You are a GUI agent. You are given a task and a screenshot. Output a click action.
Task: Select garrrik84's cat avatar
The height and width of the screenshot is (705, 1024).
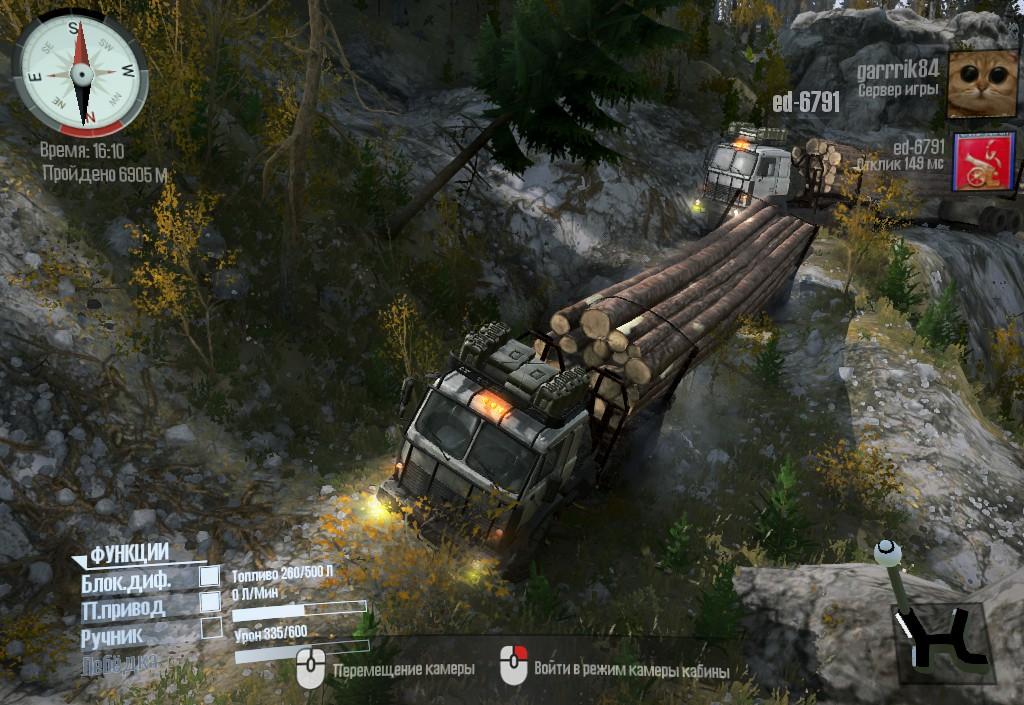coord(981,85)
